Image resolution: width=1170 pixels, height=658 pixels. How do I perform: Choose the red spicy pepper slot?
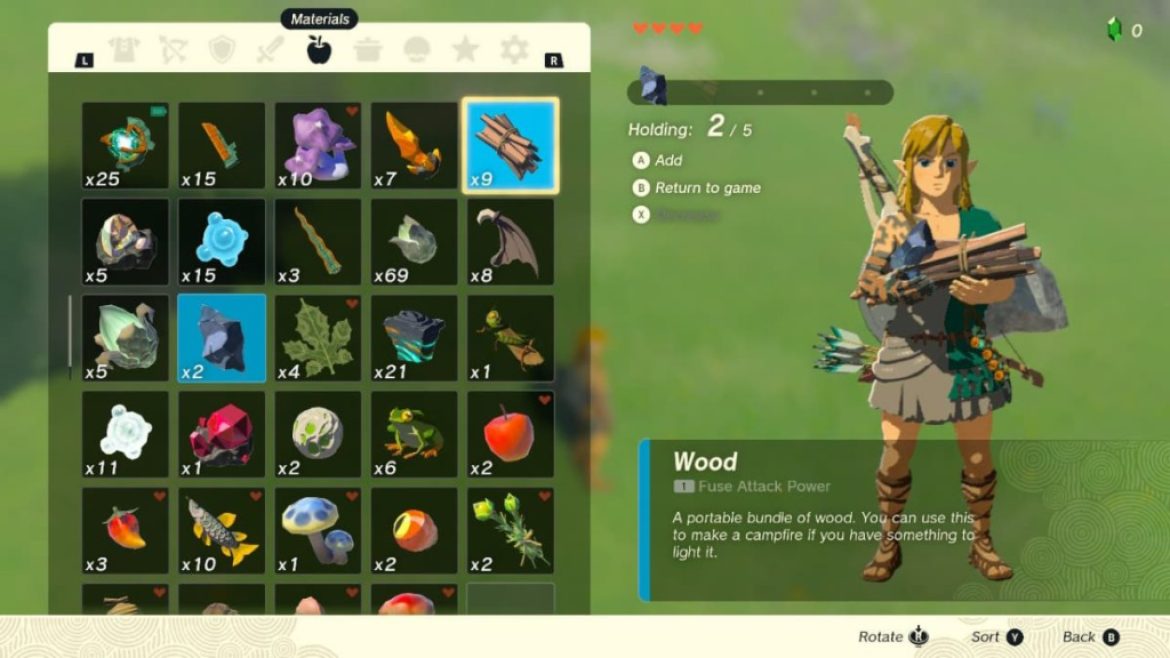(x=126, y=530)
